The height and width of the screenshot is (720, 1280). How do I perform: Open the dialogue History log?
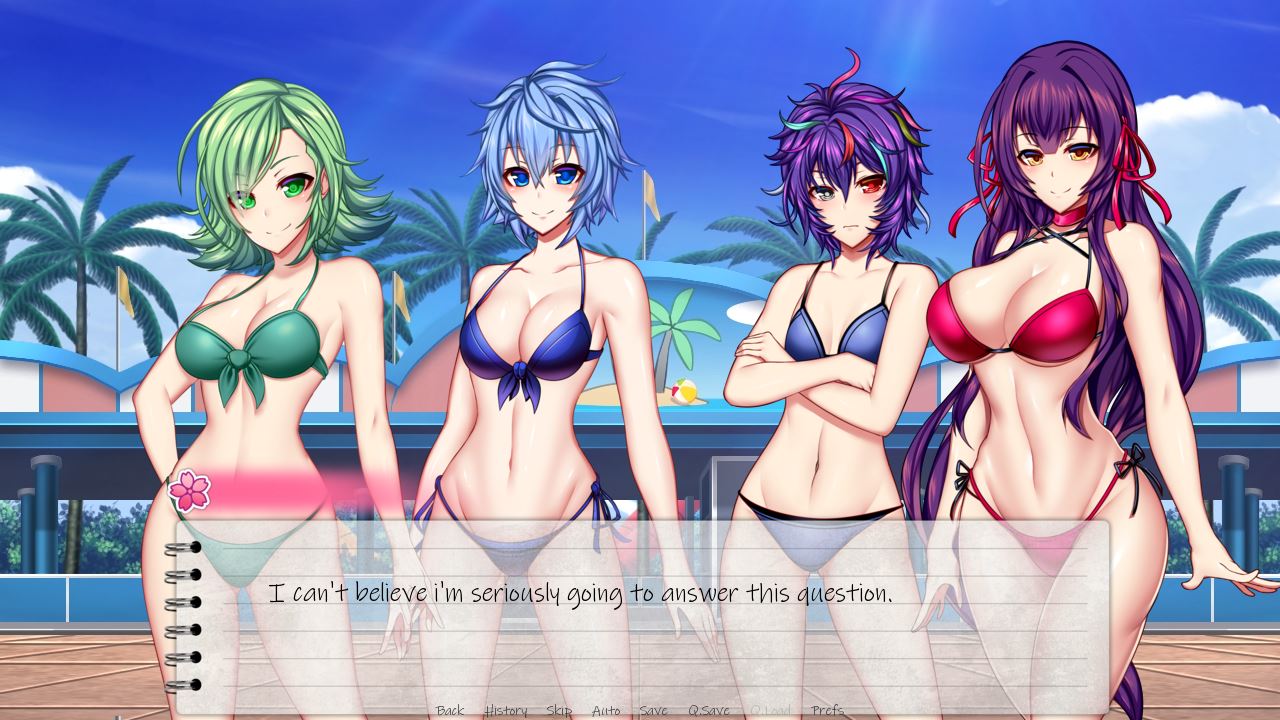[x=506, y=710]
